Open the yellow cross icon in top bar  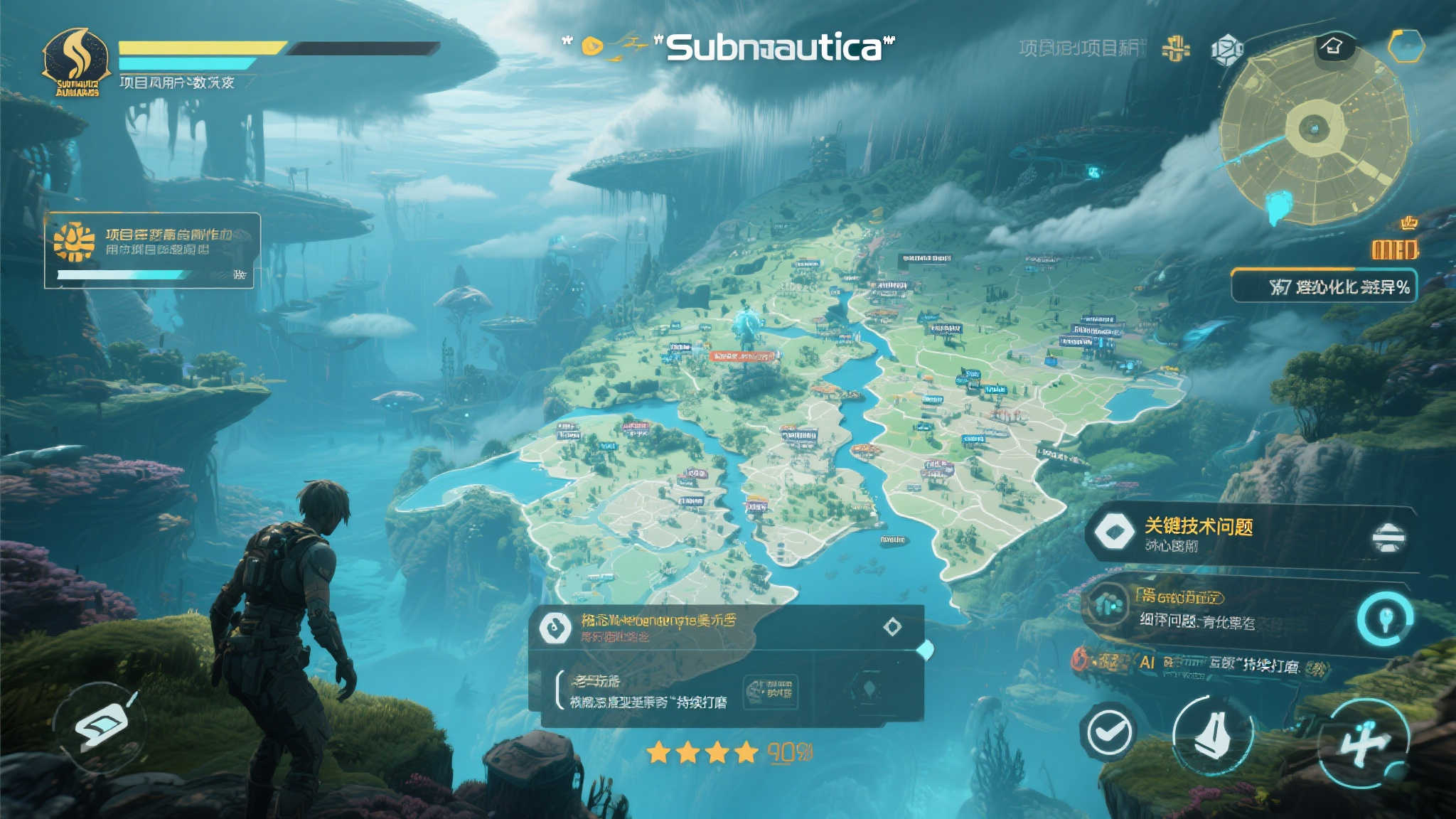coord(1176,48)
